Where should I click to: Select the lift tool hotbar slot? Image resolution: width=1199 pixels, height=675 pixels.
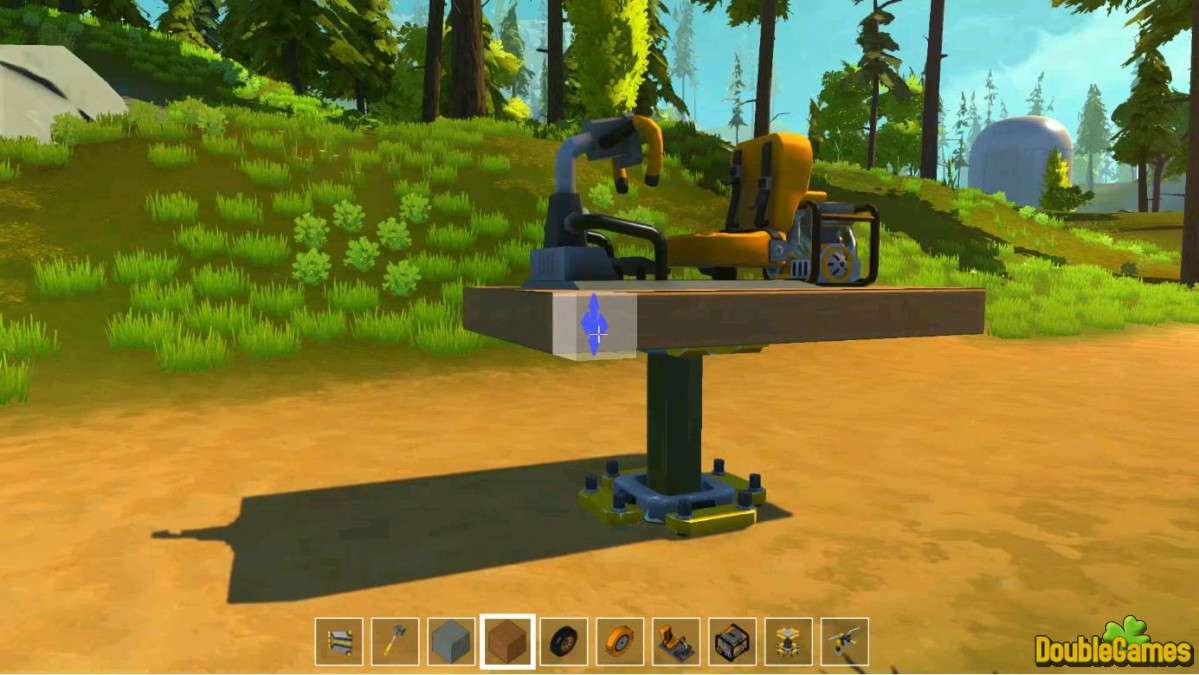(x=339, y=641)
